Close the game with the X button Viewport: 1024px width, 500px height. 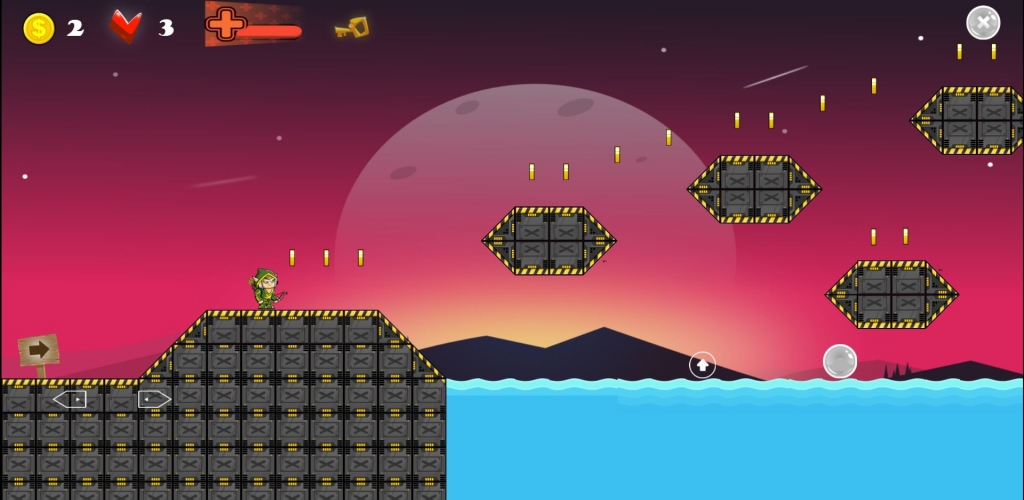[x=983, y=23]
